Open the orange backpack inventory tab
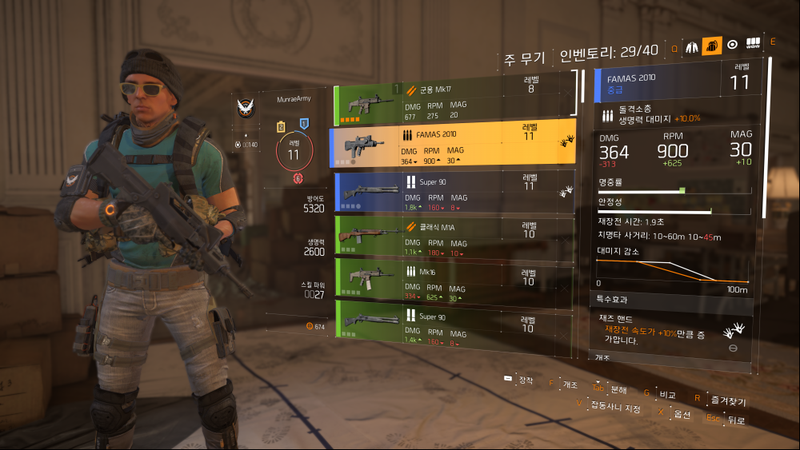Screen dimensions: 800x450 tap(712, 45)
